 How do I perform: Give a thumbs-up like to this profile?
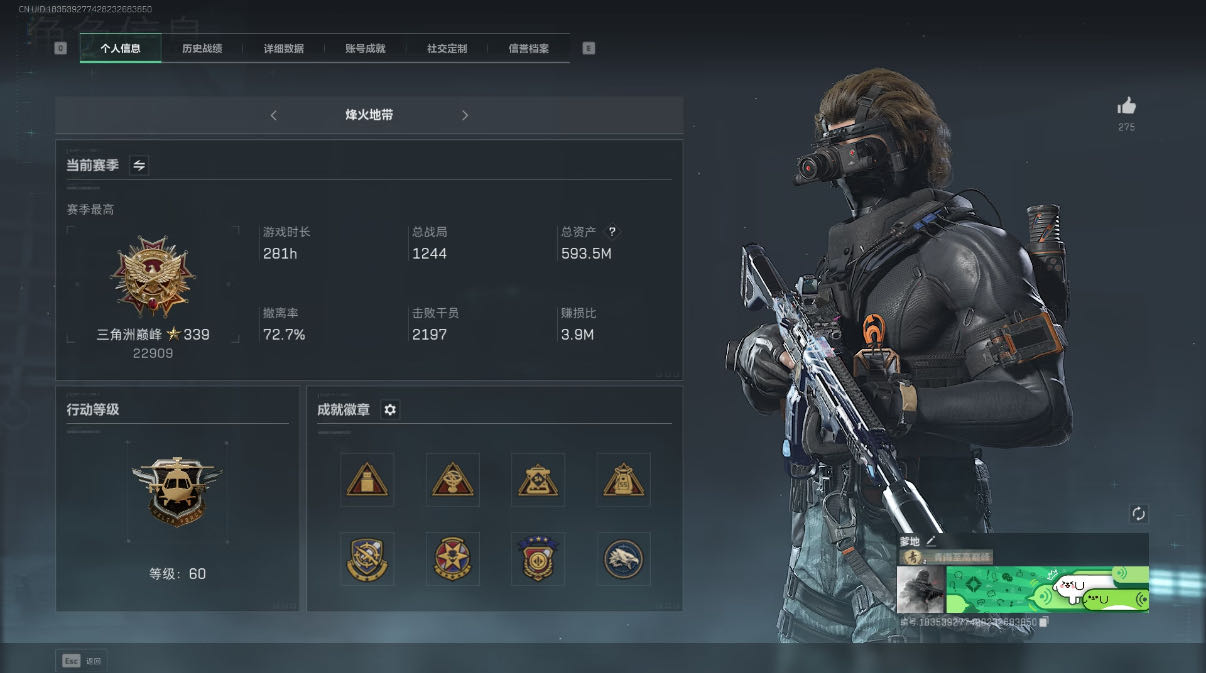(x=1127, y=106)
